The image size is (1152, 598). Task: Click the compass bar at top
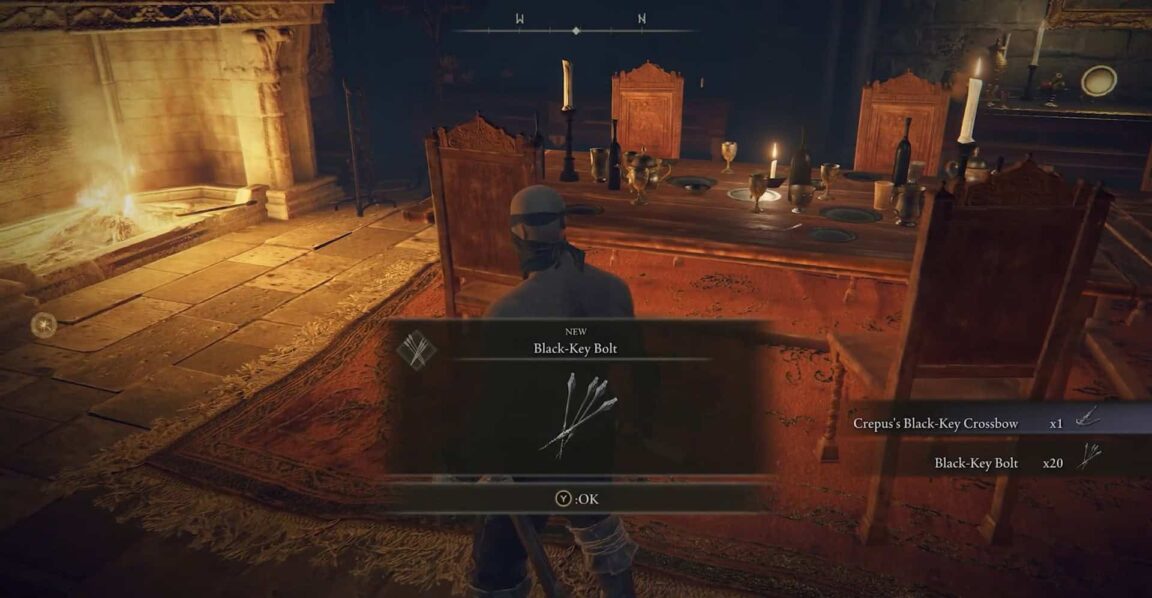(x=576, y=30)
